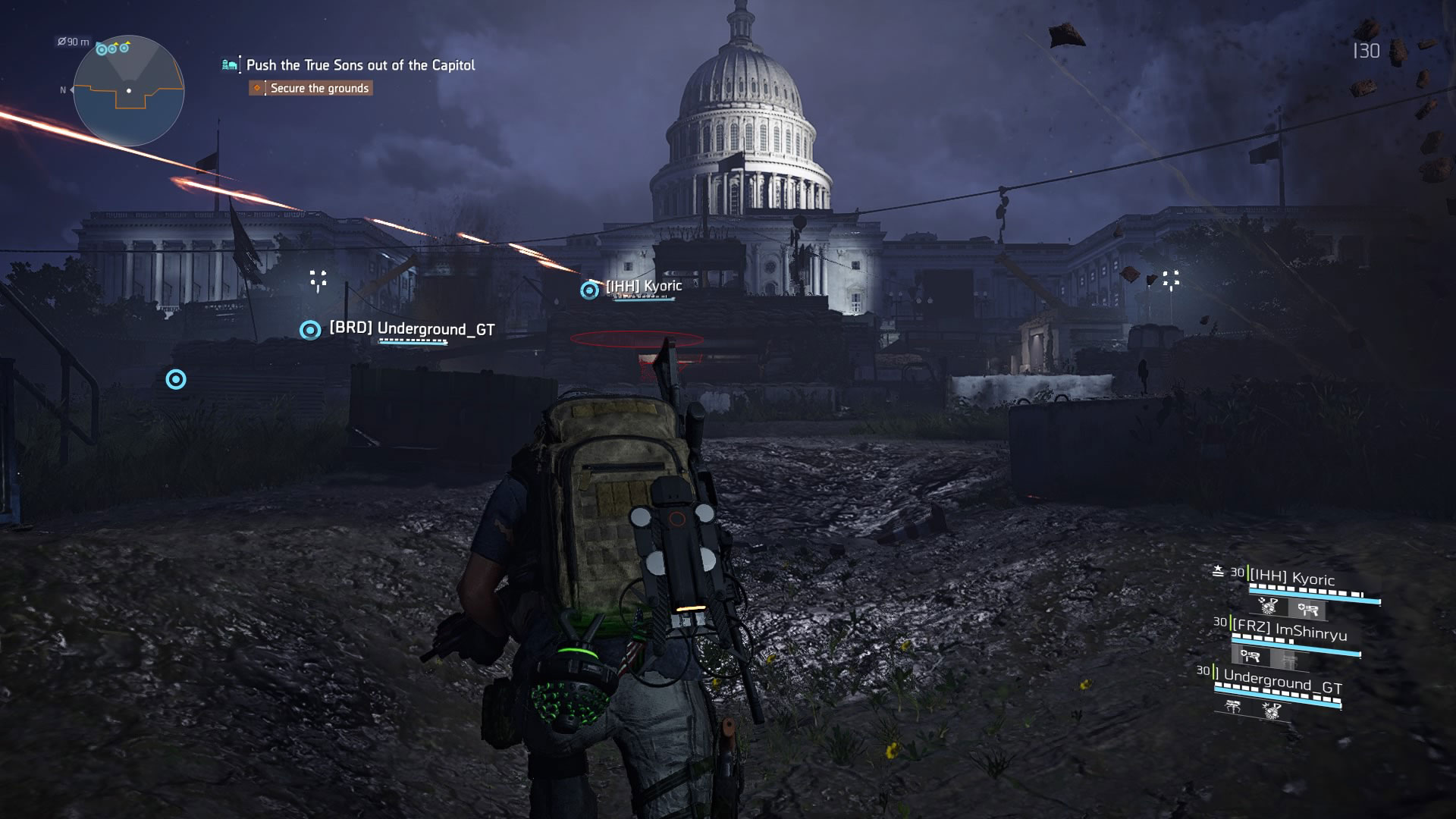Click the orange diamond beside Secure the grounds
1456x819 pixels.
[x=256, y=88]
